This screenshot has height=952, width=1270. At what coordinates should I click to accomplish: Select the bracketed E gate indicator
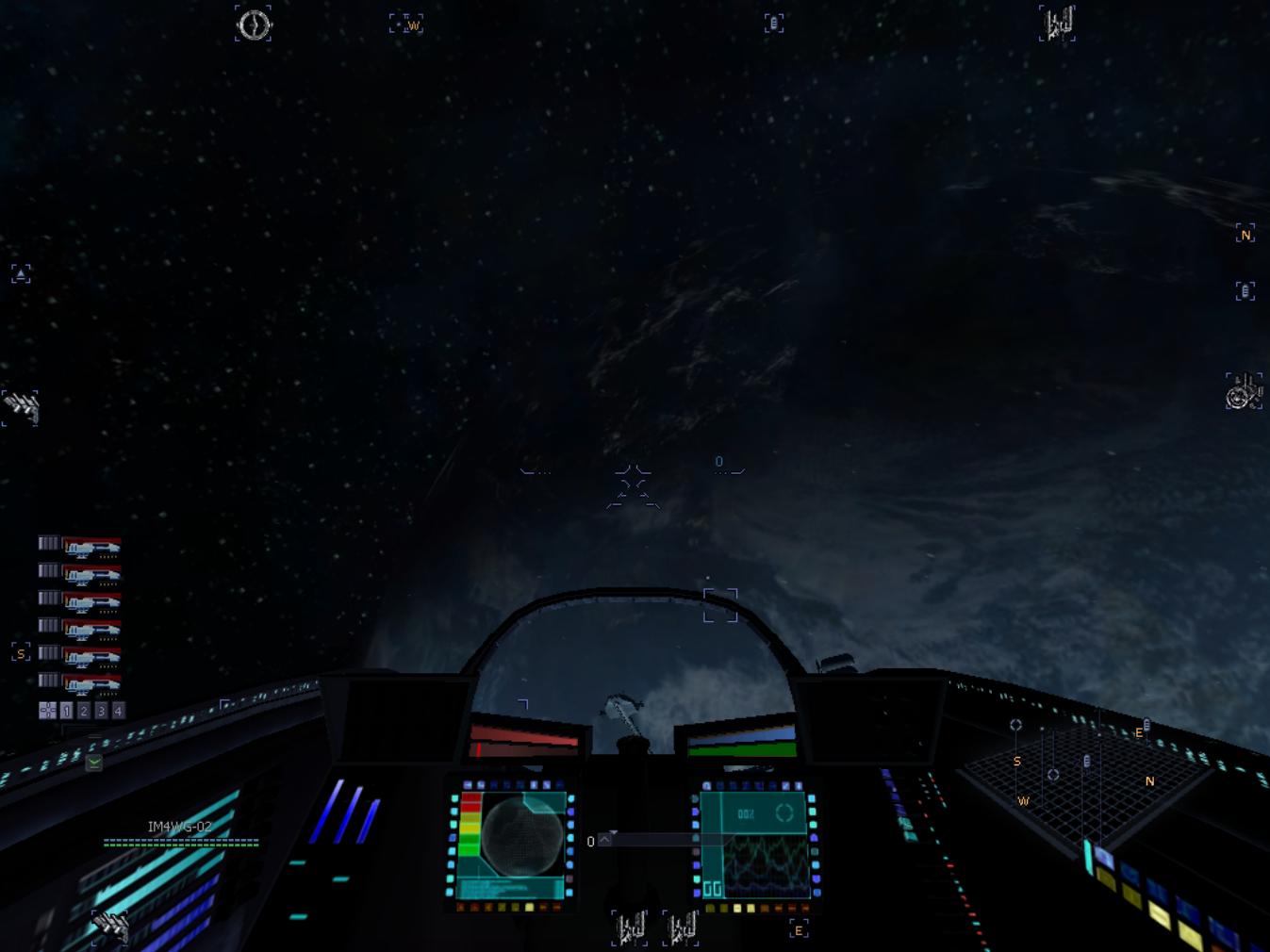(799, 930)
